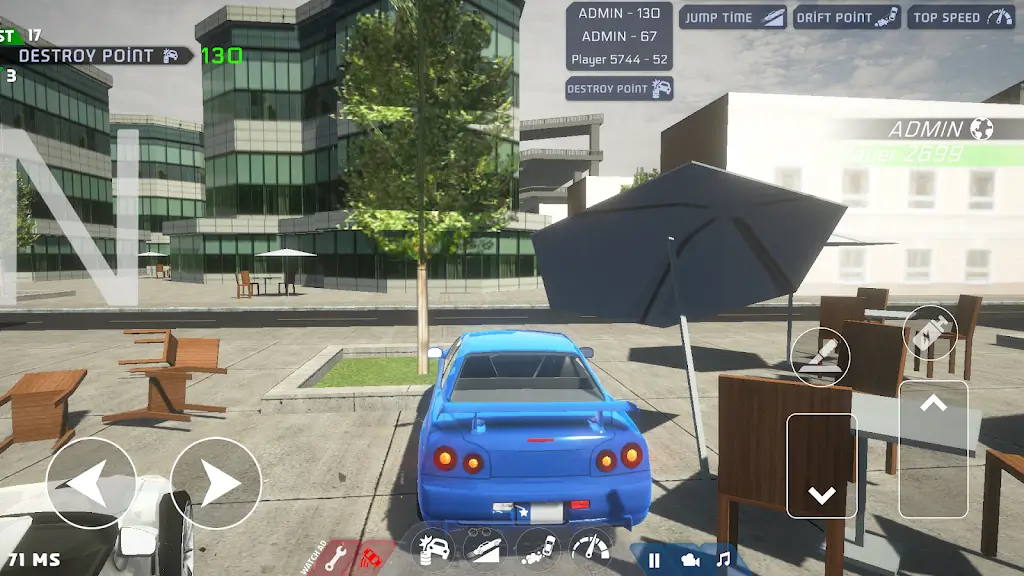
Task: Activate the nitro boost canister
Action: pos(930,333)
